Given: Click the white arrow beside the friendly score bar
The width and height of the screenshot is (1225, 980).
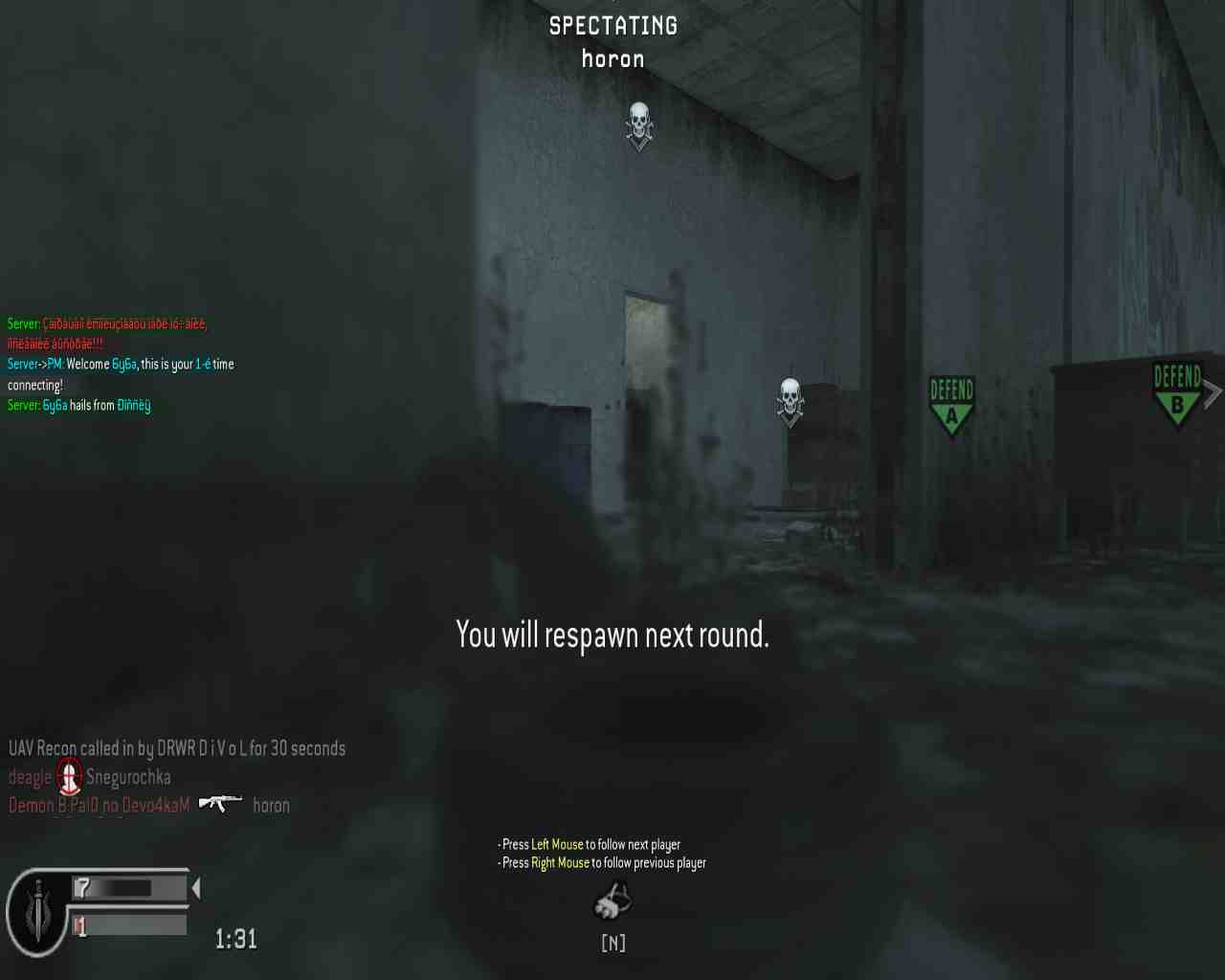Looking at the screenshot, I should [x=194, y=888].
